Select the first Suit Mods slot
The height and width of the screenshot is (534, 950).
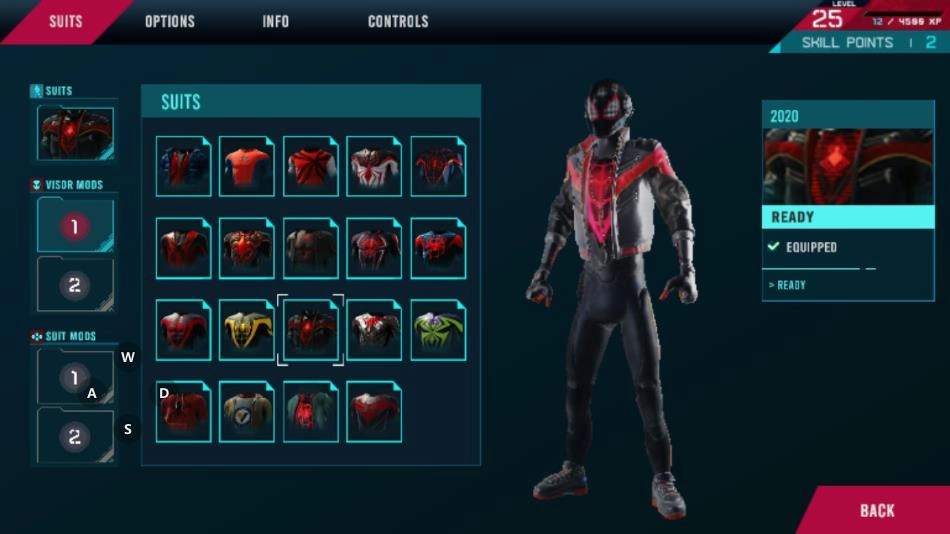click(75, 377)
